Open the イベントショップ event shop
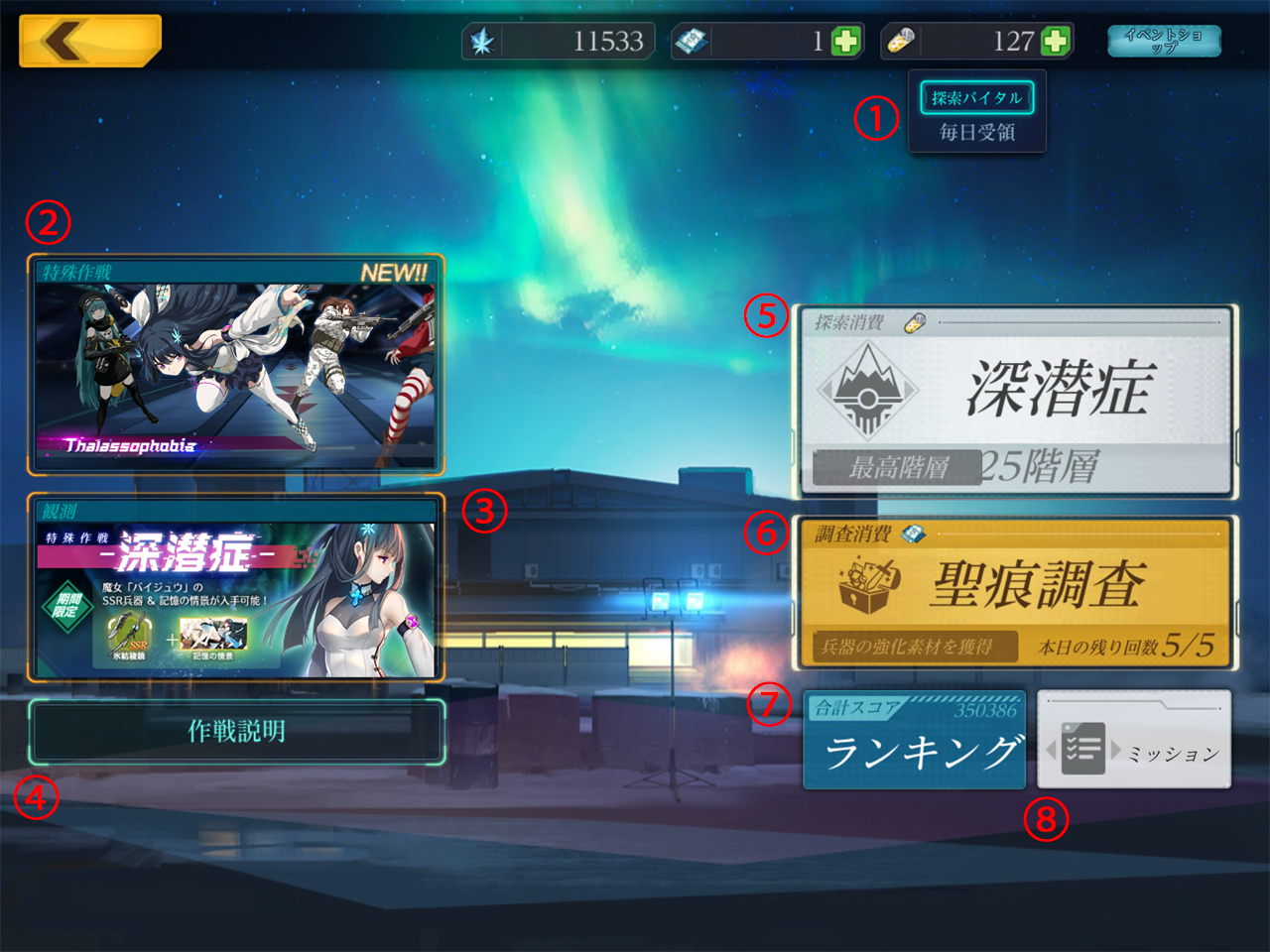 click(1164, 41)
